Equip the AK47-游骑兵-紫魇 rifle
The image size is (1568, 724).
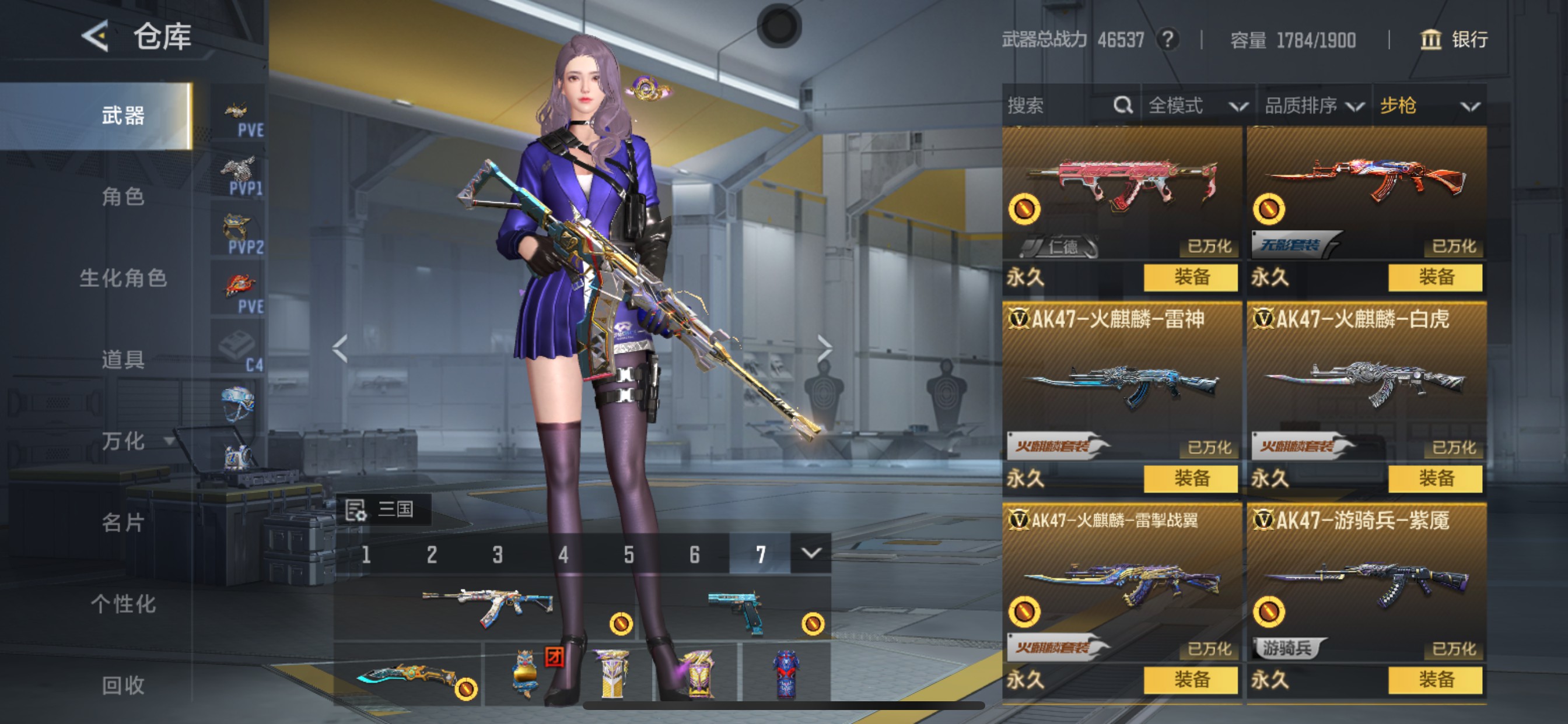coord(1436,680)
